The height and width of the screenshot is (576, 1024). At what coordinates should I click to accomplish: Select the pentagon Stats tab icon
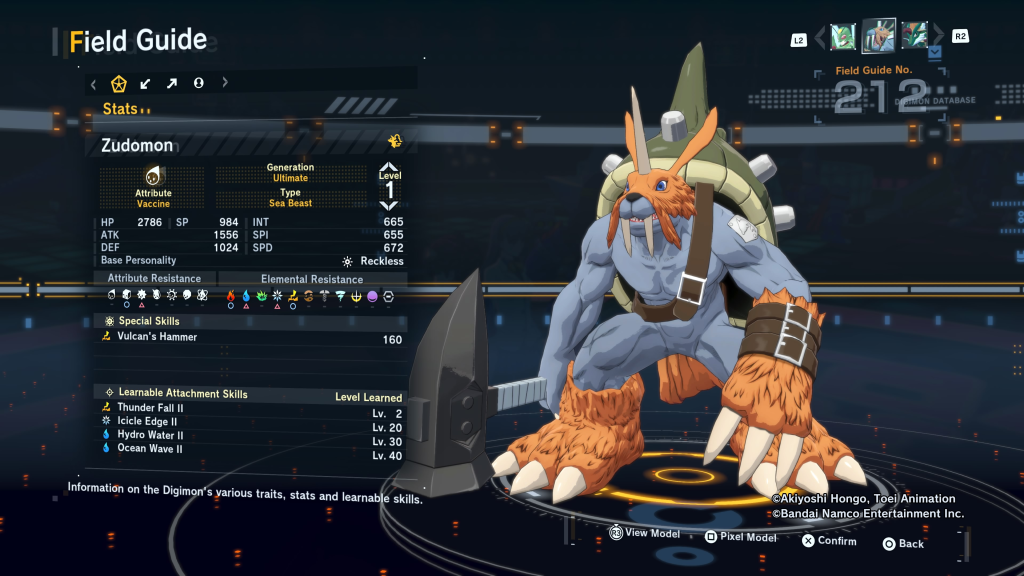click(119, 83)
